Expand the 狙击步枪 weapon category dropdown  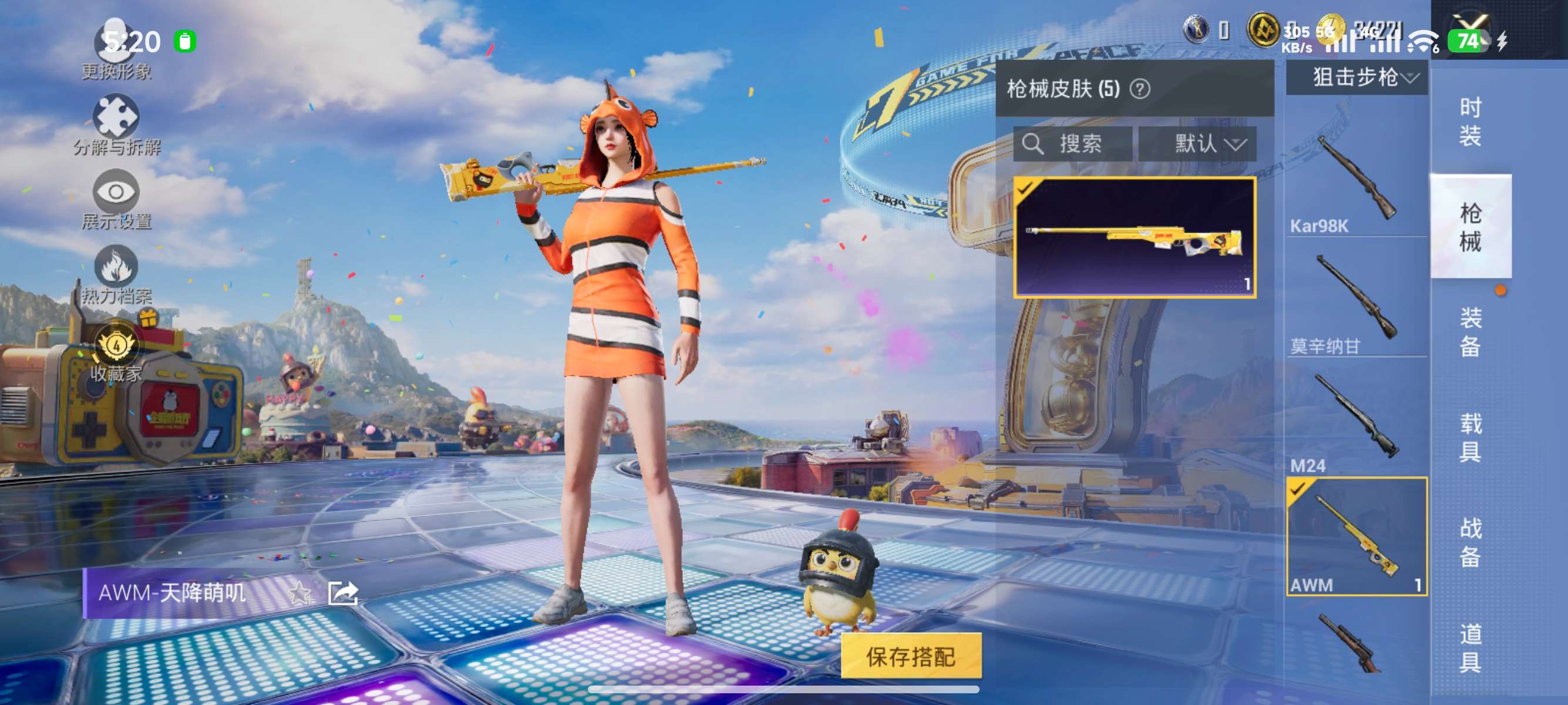tap(1357, 78)
